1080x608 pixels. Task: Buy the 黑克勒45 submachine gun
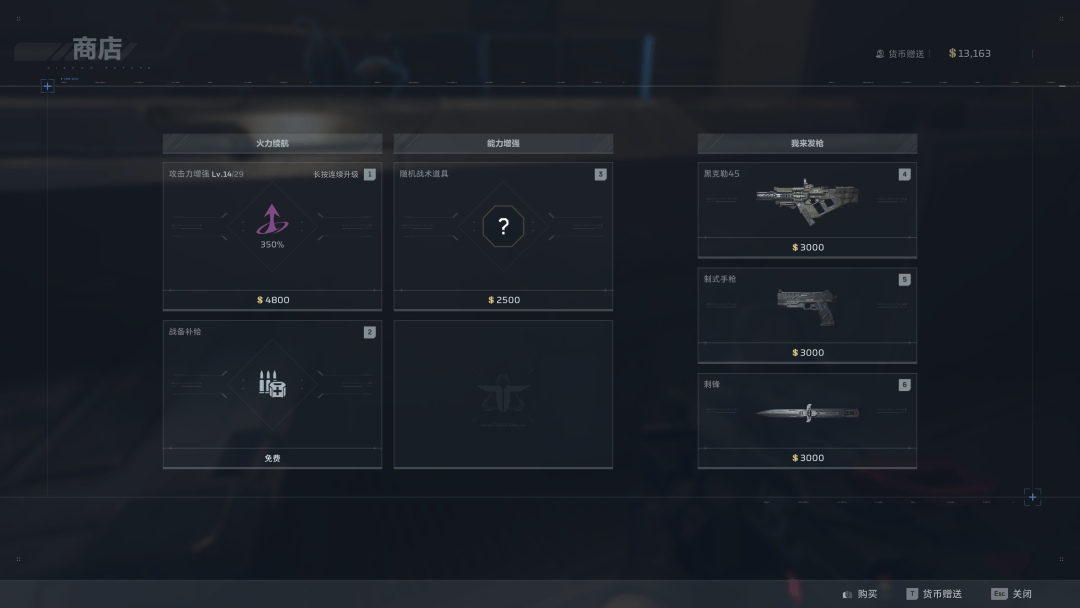(807, 210)
